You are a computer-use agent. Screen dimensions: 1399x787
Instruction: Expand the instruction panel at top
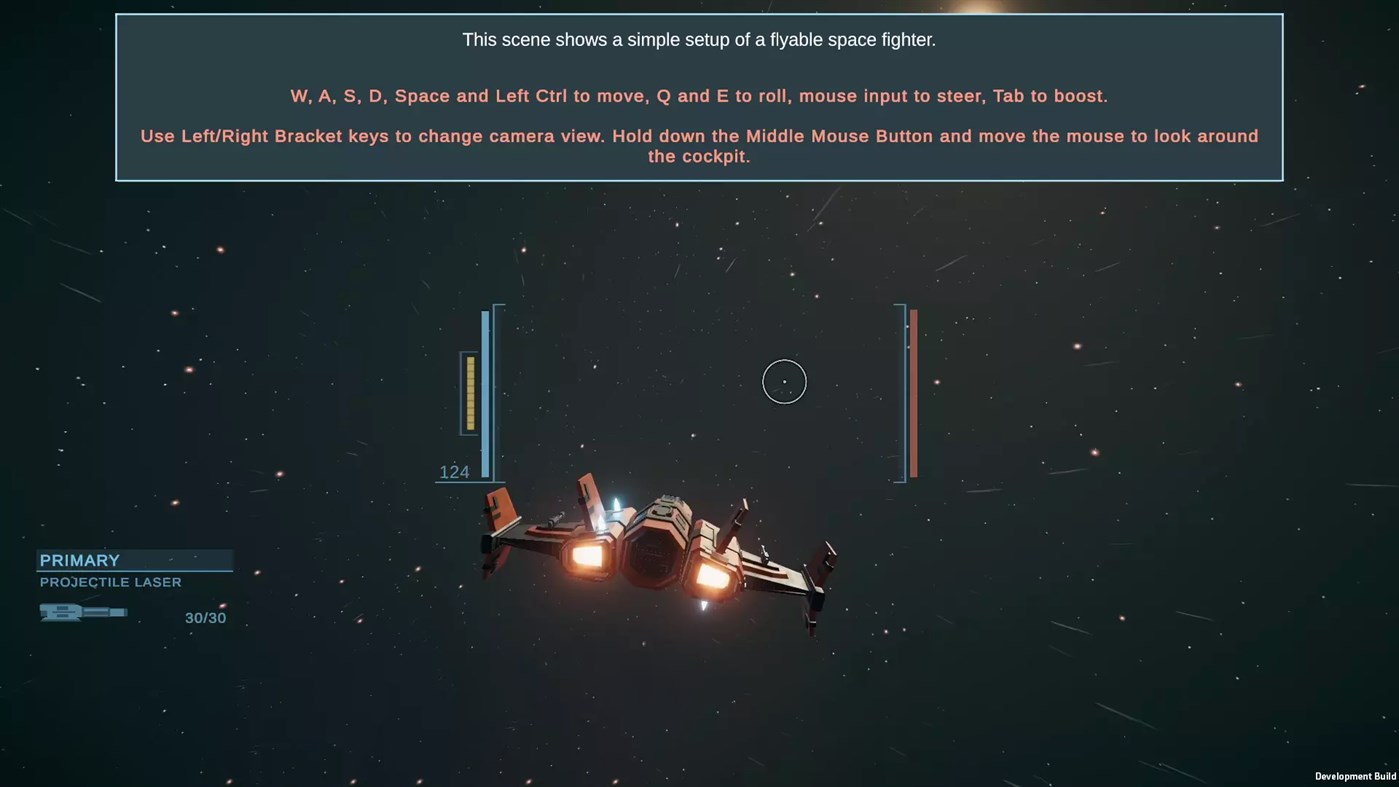tap(699, 97)
